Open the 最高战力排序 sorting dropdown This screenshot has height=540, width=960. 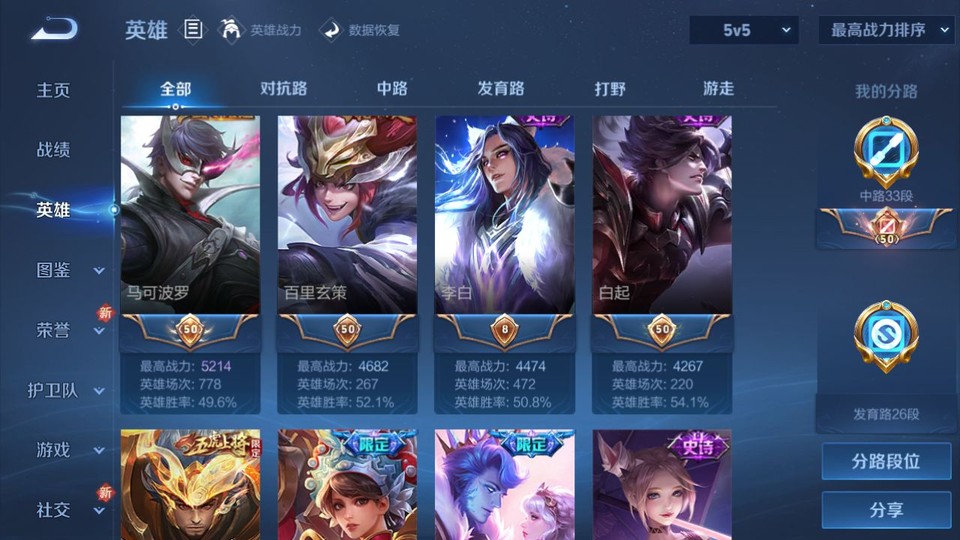point(886,30)
